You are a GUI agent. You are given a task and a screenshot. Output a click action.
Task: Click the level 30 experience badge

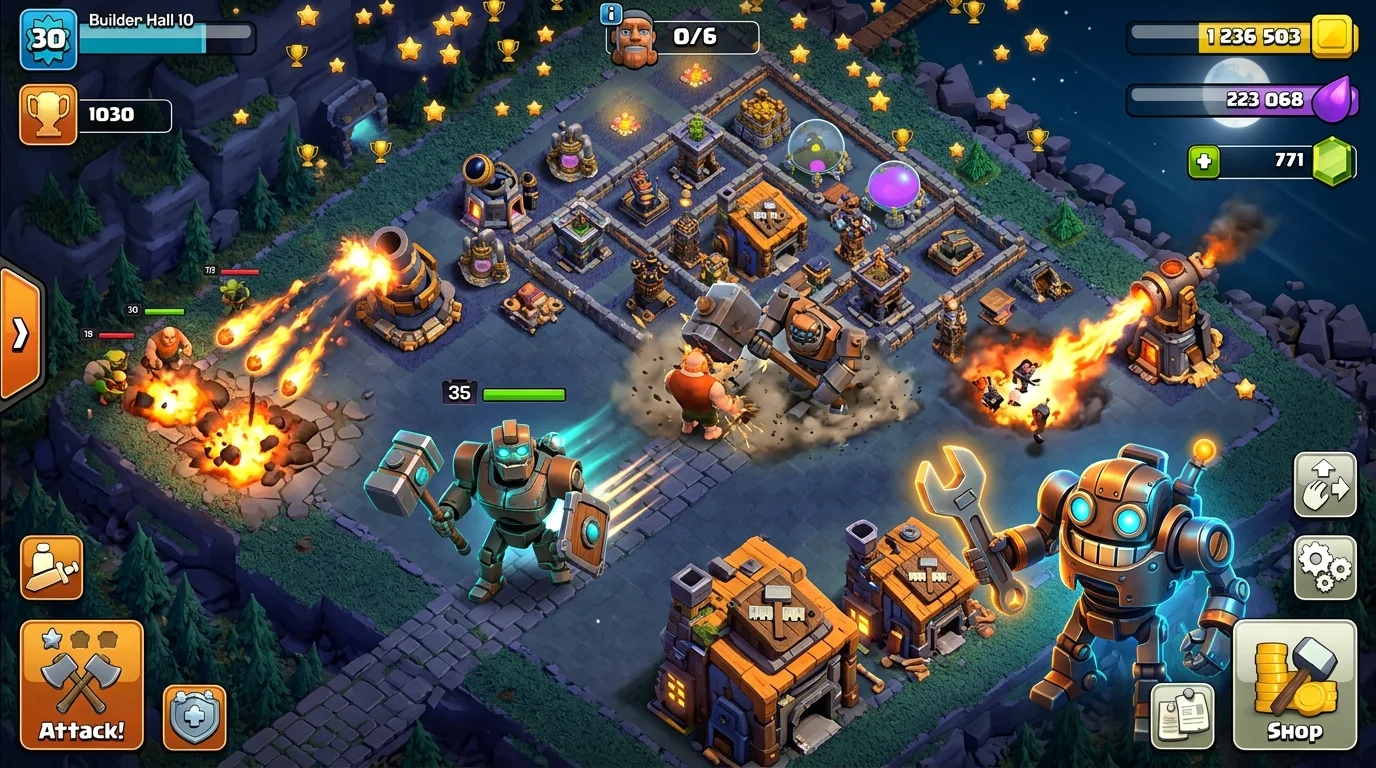coord(48,39)
